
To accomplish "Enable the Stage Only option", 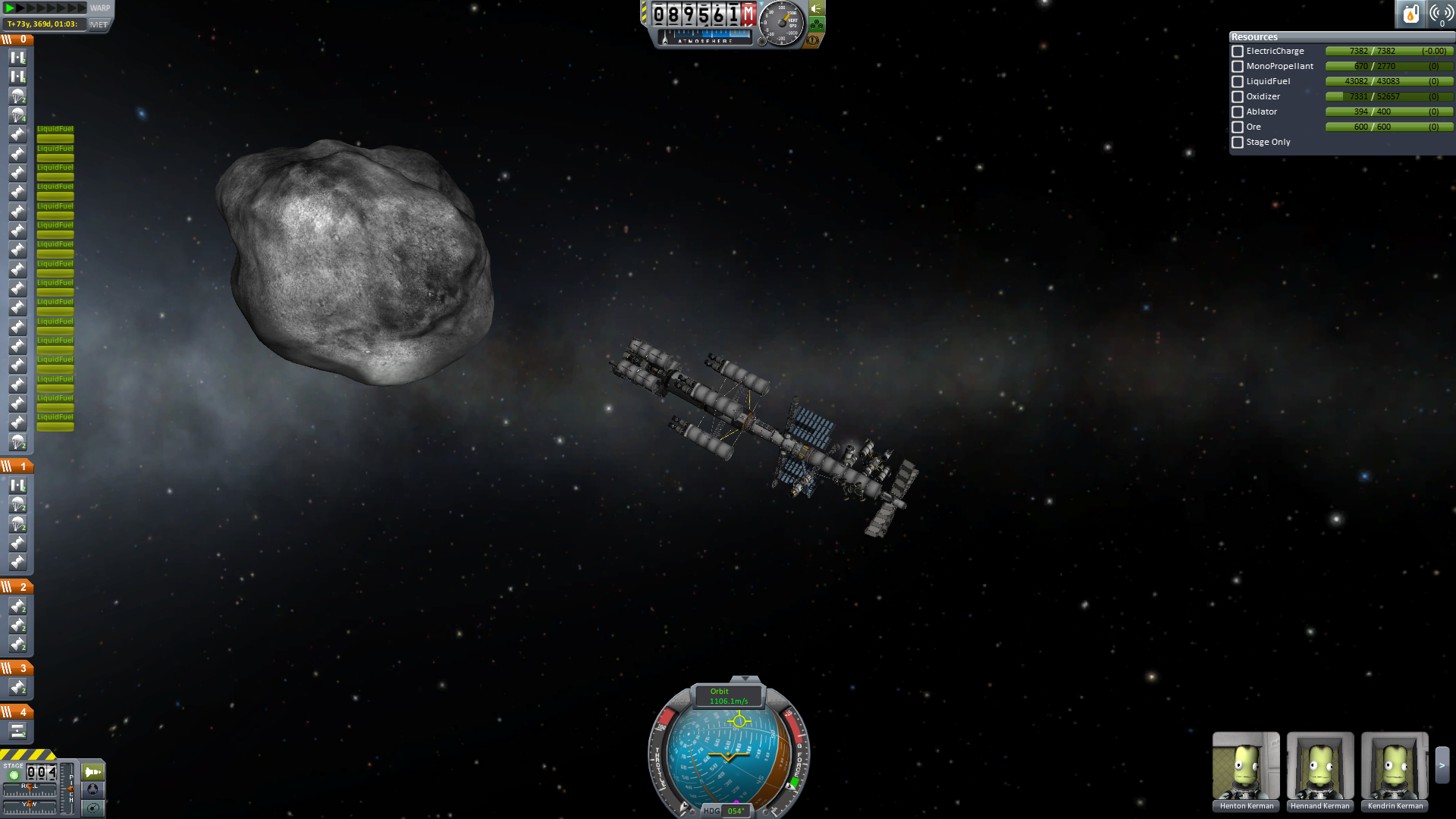I will point(1238,143).
